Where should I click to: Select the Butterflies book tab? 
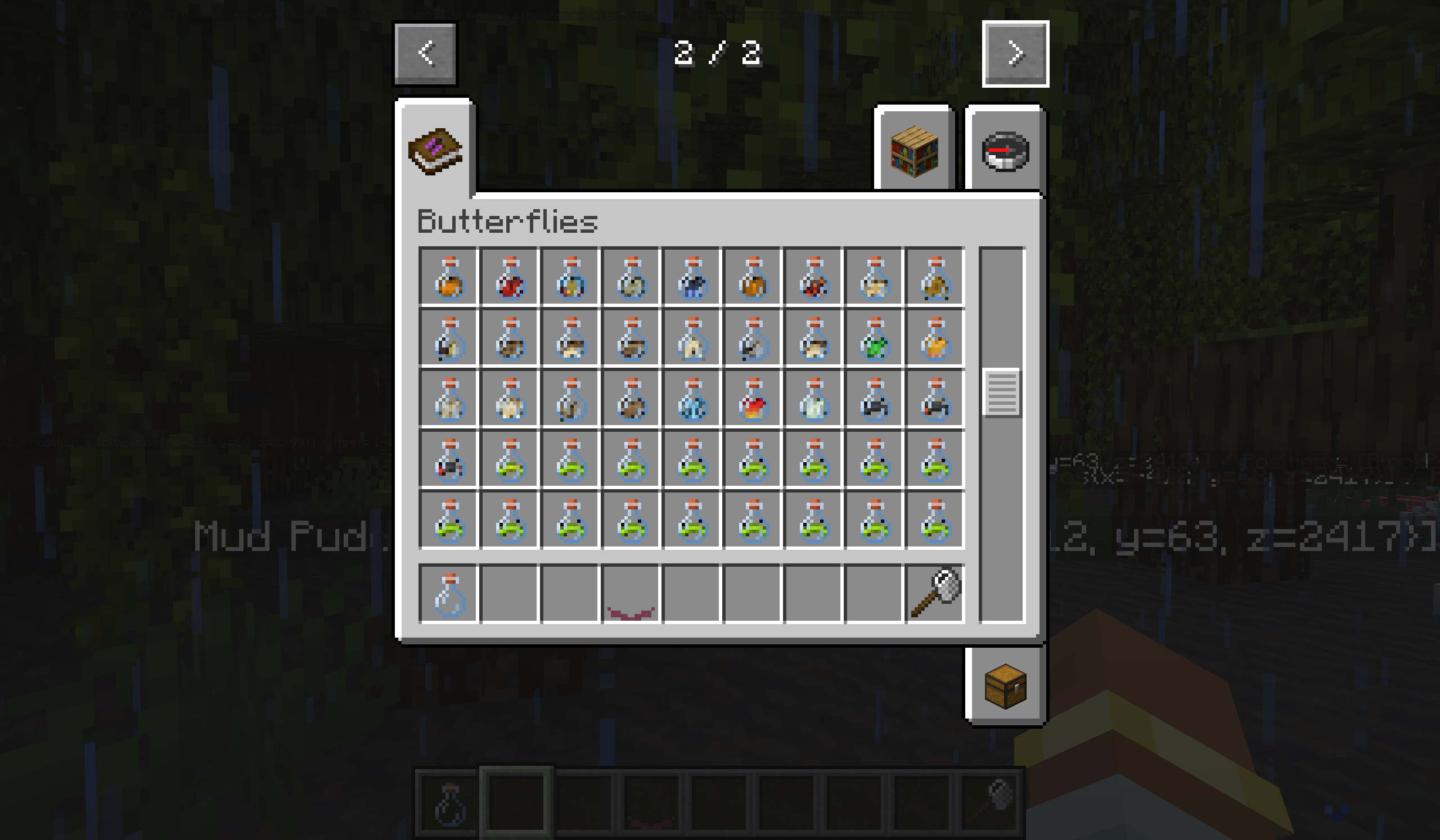435,151
